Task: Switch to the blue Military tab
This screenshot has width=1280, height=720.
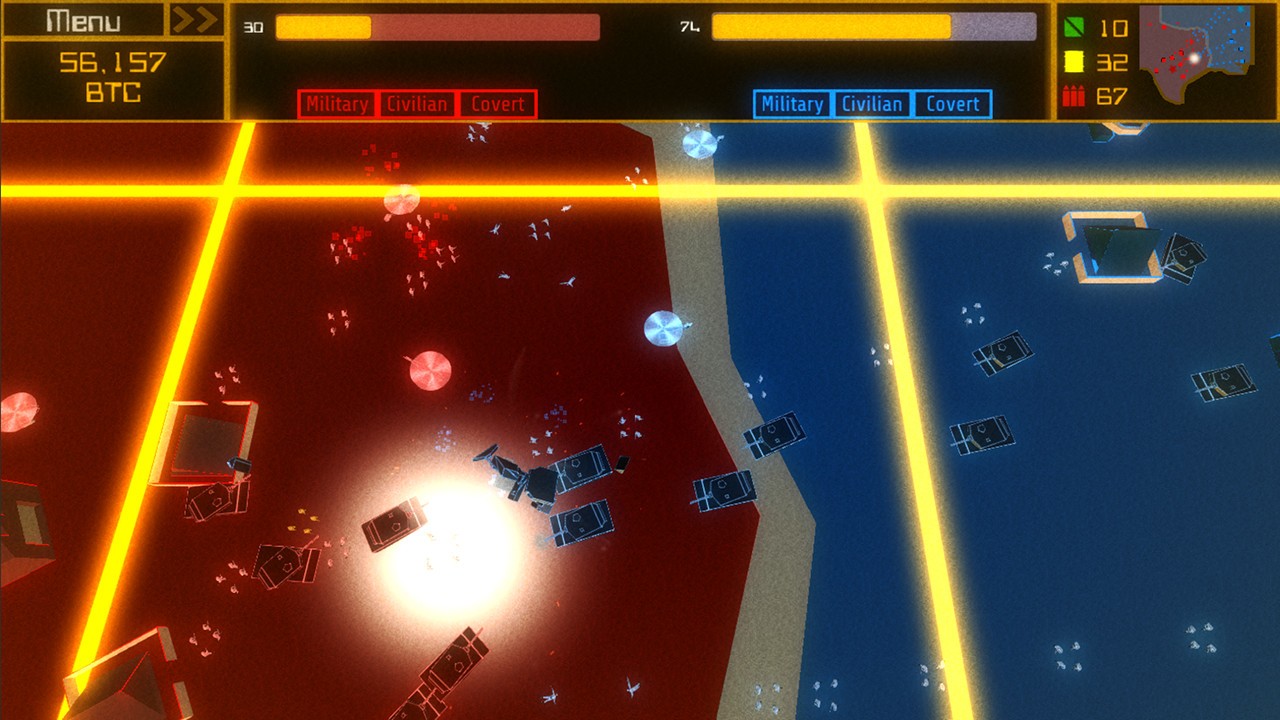Action: 794,103
